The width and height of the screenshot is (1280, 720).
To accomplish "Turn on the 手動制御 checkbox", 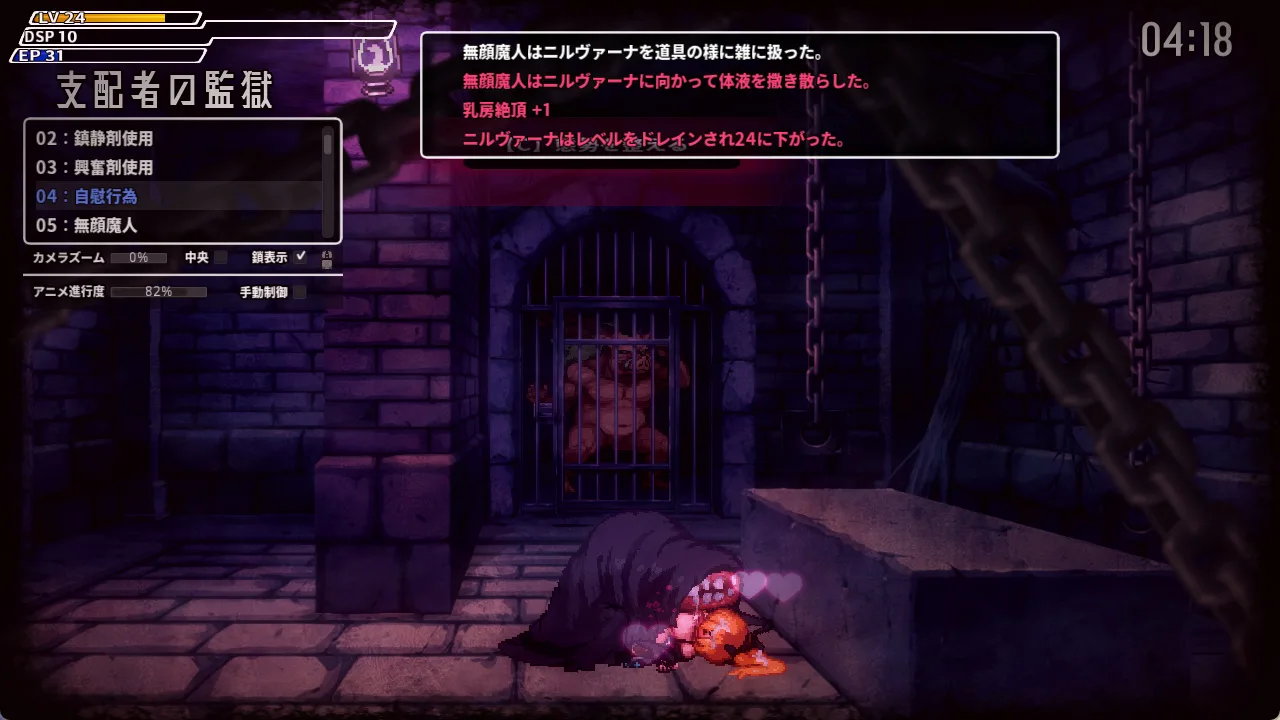I will point(299,292).
